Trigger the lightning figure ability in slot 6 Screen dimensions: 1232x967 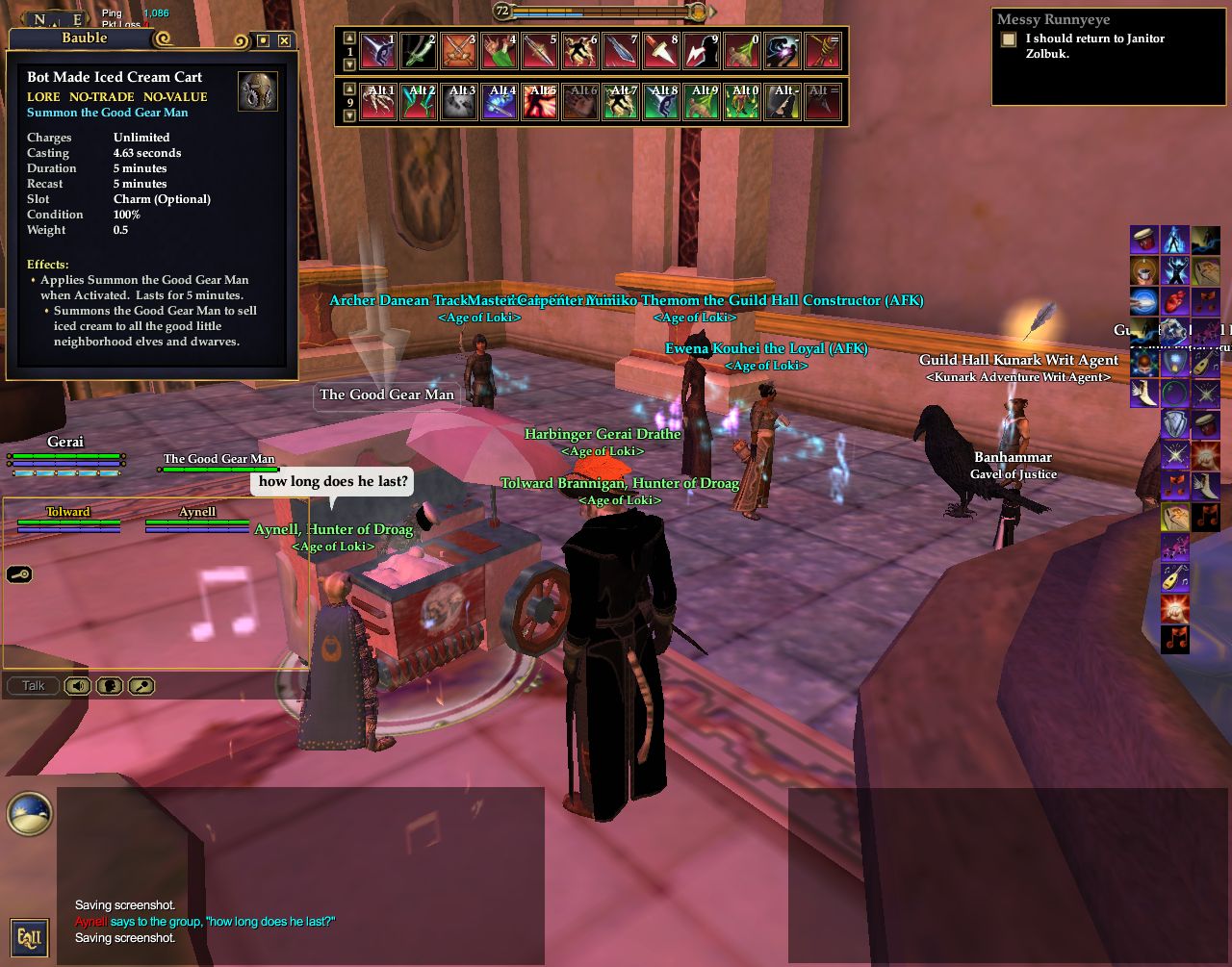click(x=580, y=51)
